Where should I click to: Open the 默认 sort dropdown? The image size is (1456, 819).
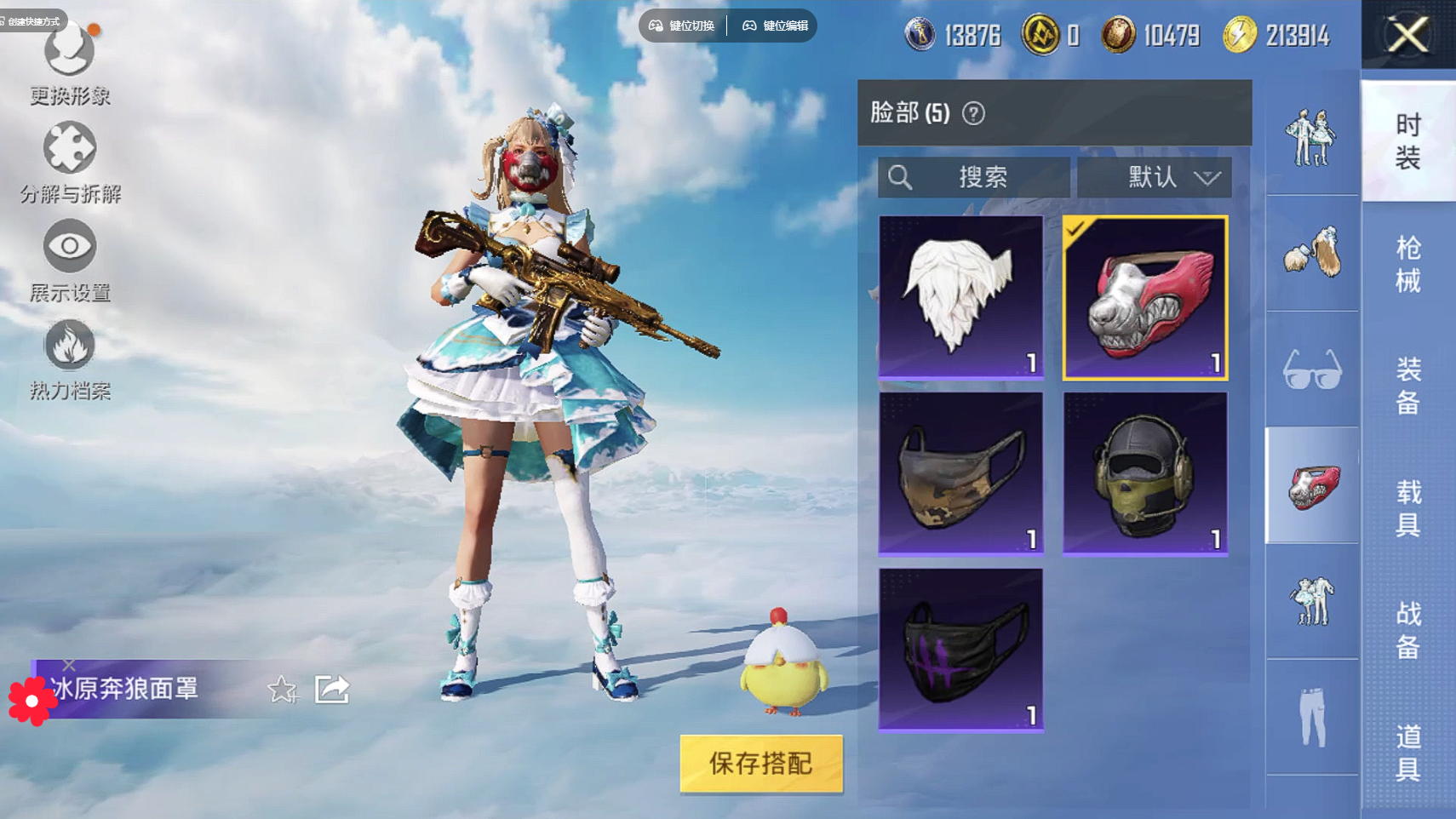click(1155, 177)
